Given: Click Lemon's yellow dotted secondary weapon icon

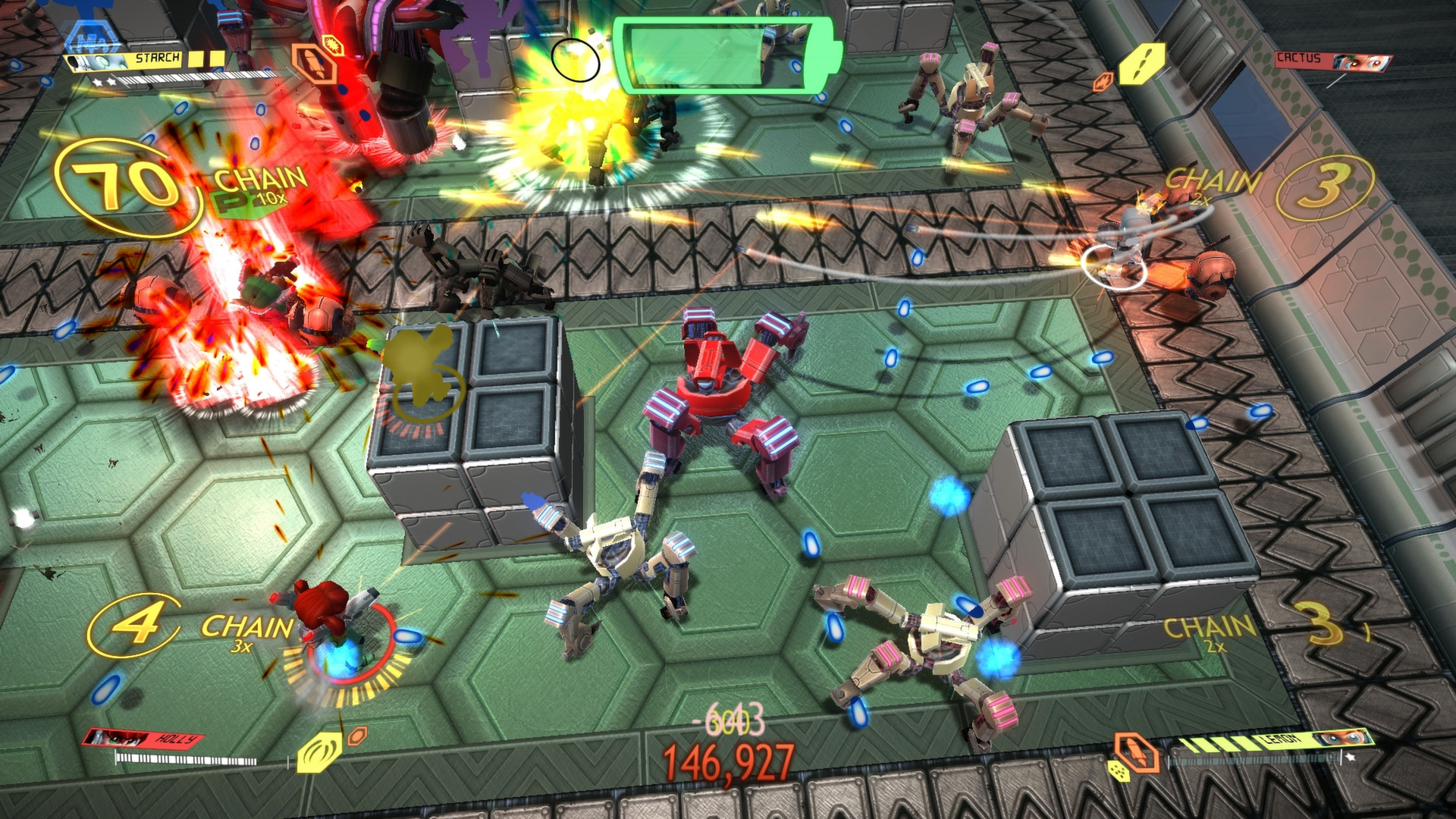Looking at the screenshot, I should click(1119, 771).
